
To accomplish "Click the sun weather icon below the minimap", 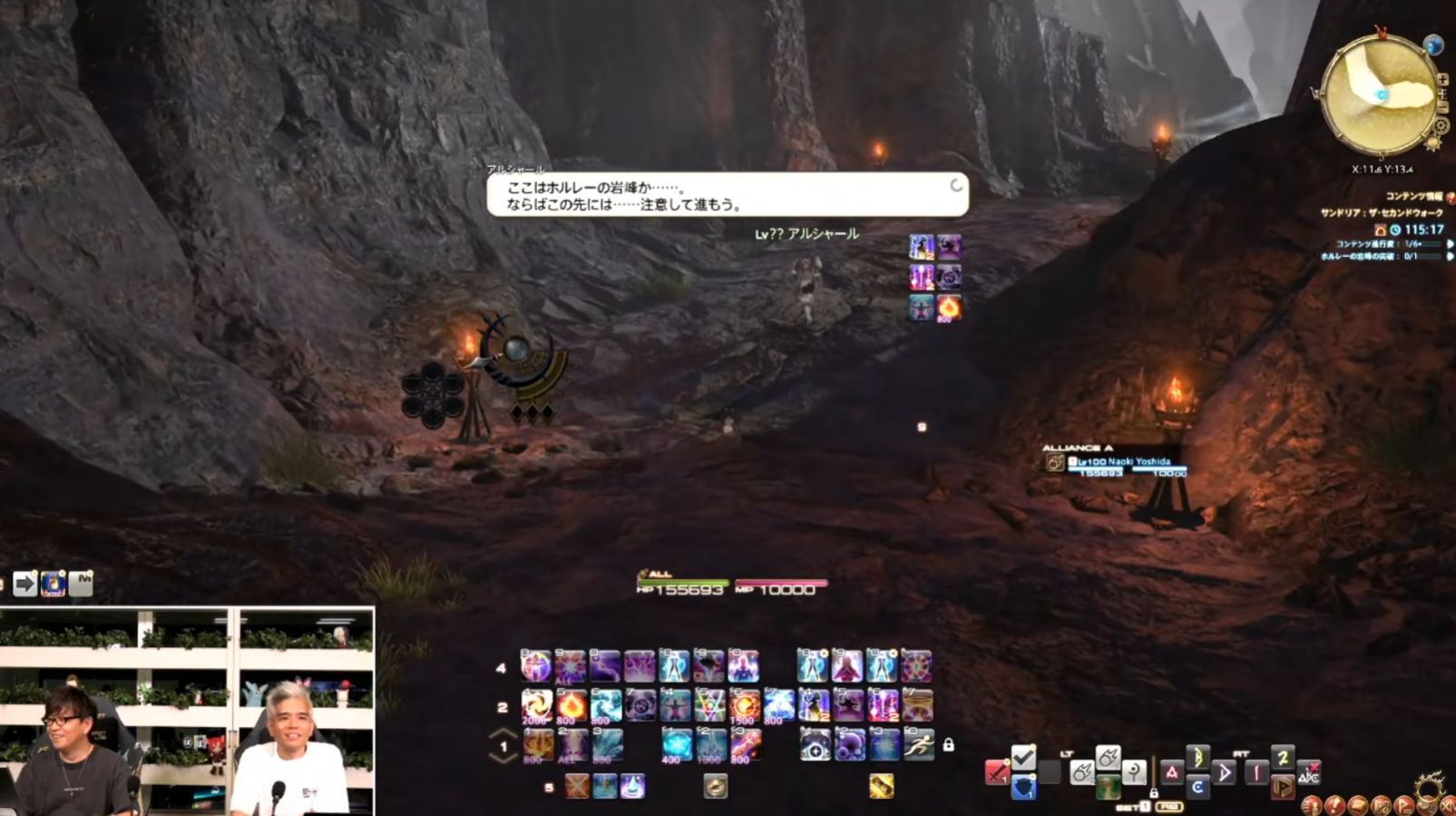I will coord(1435,143).
